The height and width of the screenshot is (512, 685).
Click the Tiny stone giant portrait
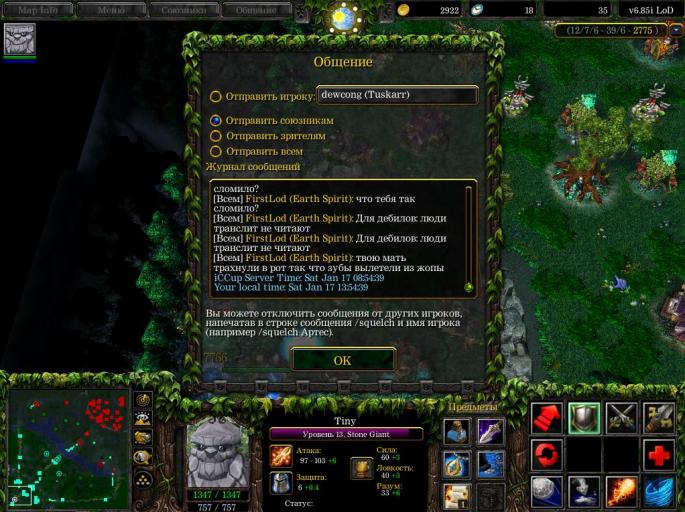coord(218,450)
